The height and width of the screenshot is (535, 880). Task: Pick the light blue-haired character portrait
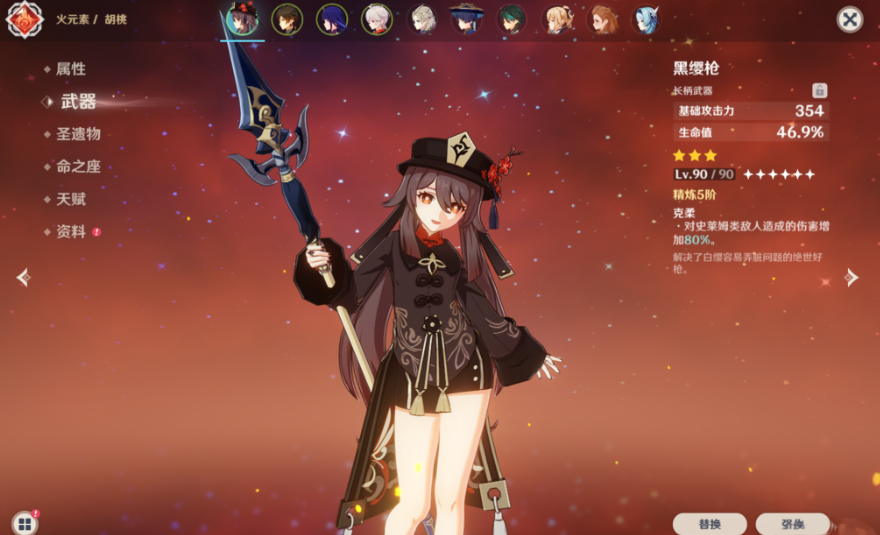[647, 19]
